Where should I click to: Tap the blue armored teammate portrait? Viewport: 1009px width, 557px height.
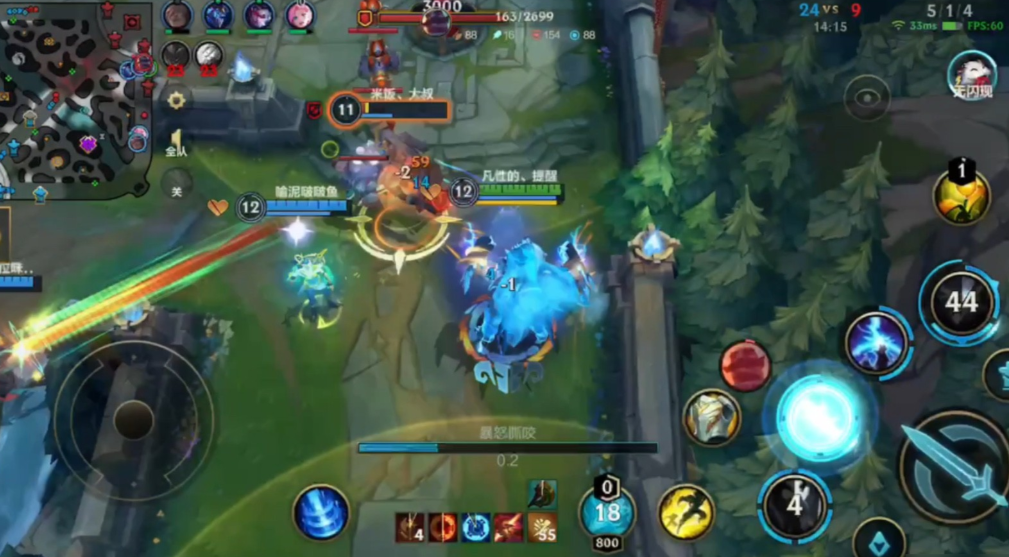pos(218,16)
